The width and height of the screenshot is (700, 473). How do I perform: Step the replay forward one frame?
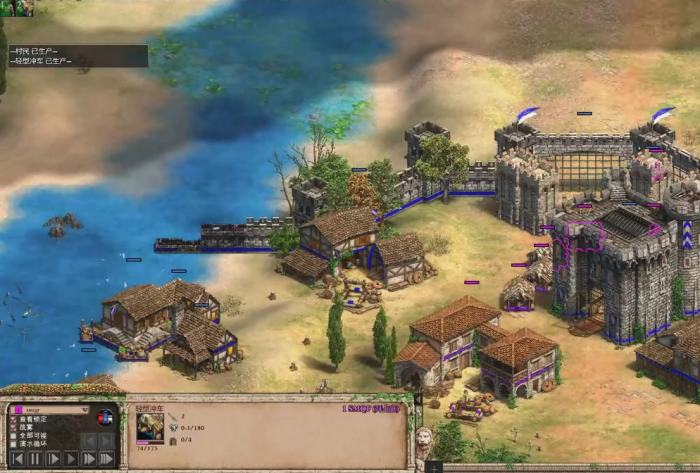coord(53,459)
